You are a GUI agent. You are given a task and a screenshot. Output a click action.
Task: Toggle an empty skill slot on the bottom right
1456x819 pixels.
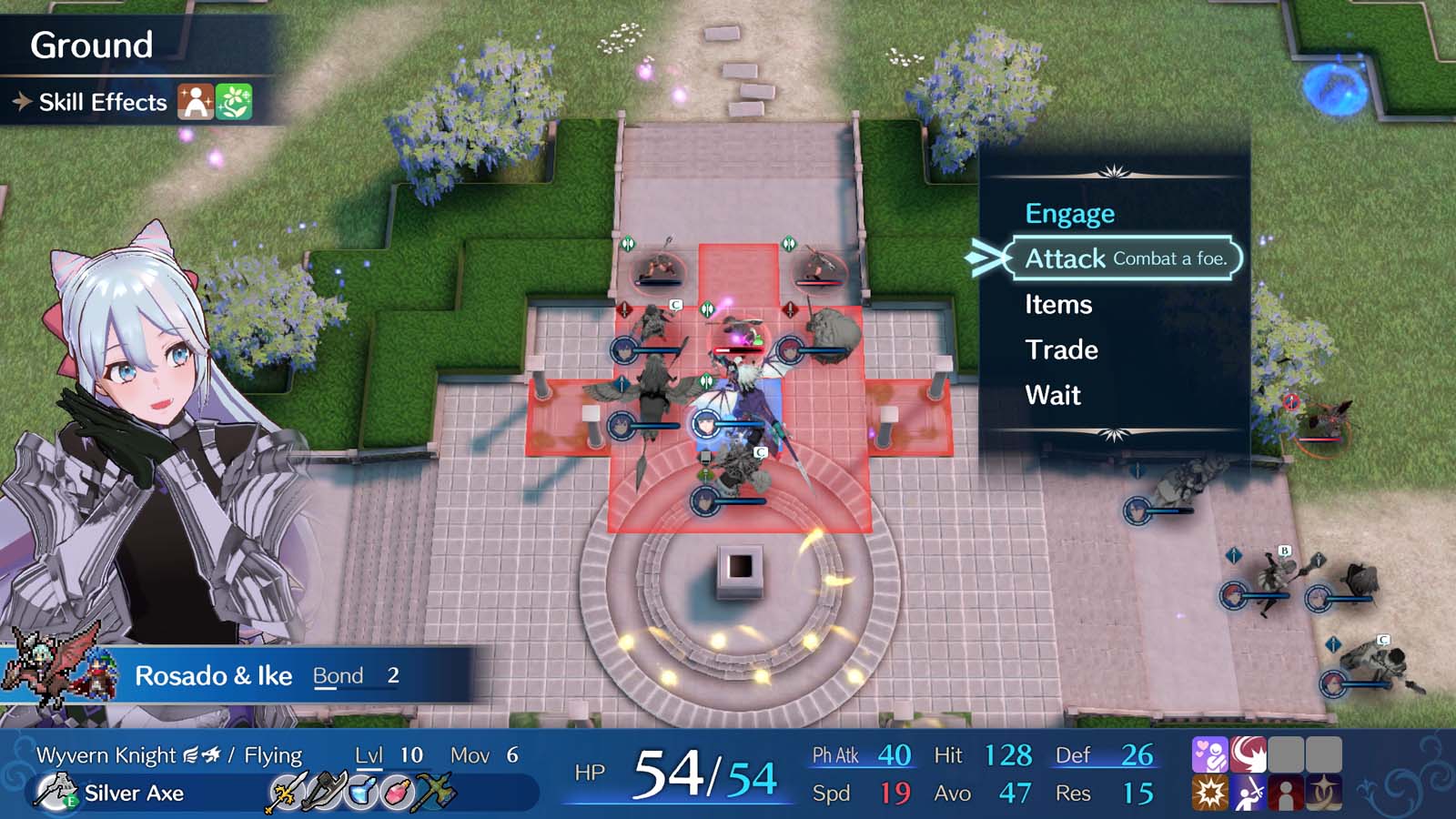[x=1286, y=753]
